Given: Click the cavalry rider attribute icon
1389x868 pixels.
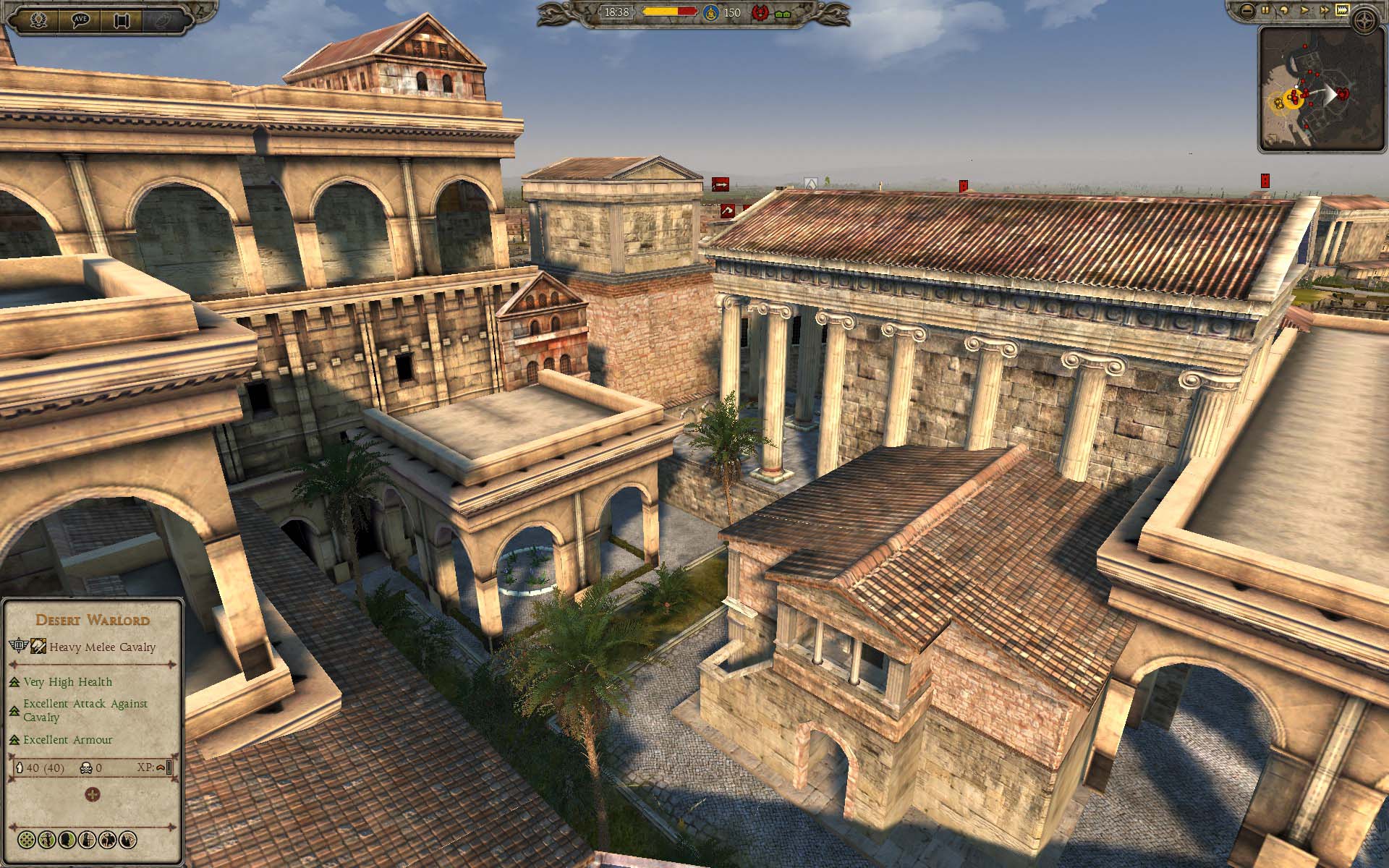Looking at the screenshot, I should coord(108,840).
